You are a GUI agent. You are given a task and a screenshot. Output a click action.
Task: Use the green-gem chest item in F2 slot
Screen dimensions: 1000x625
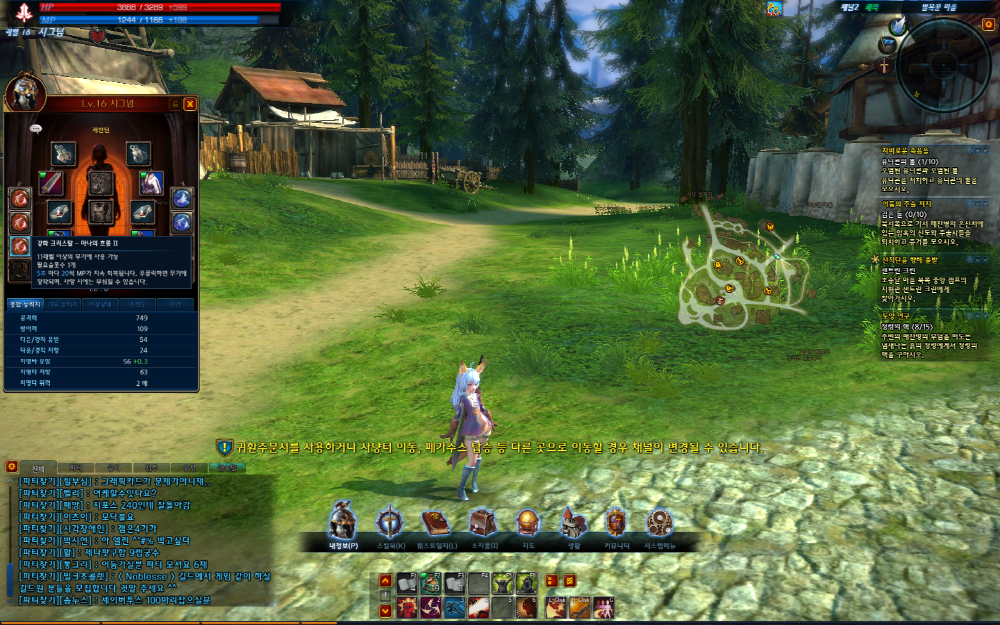(x=431, y=584)
